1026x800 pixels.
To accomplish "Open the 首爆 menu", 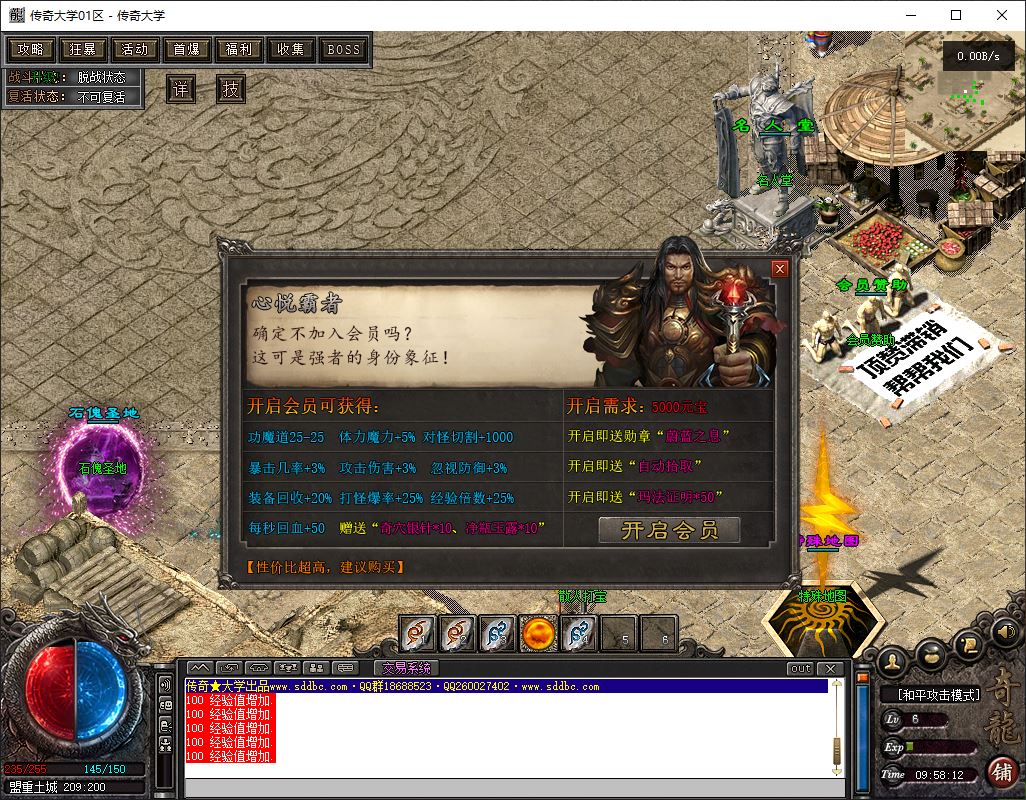I will 187,49.
